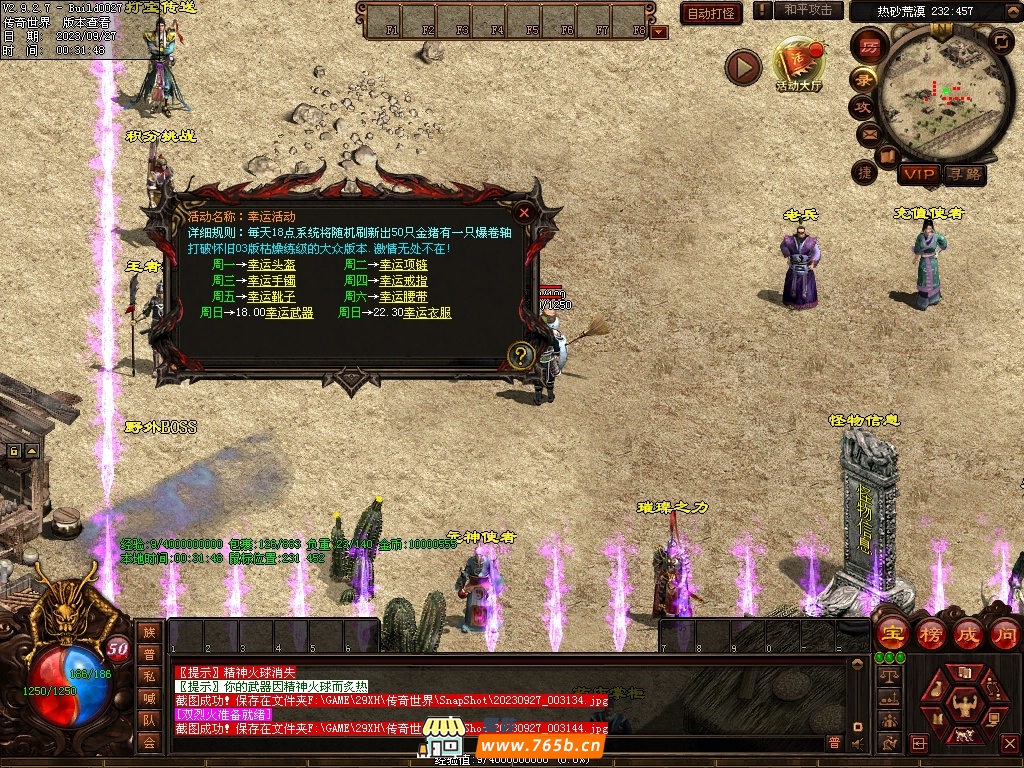Open the VIP panel
The height and width of the screenshot is (768, 1024).
click(x=918, y=174)
